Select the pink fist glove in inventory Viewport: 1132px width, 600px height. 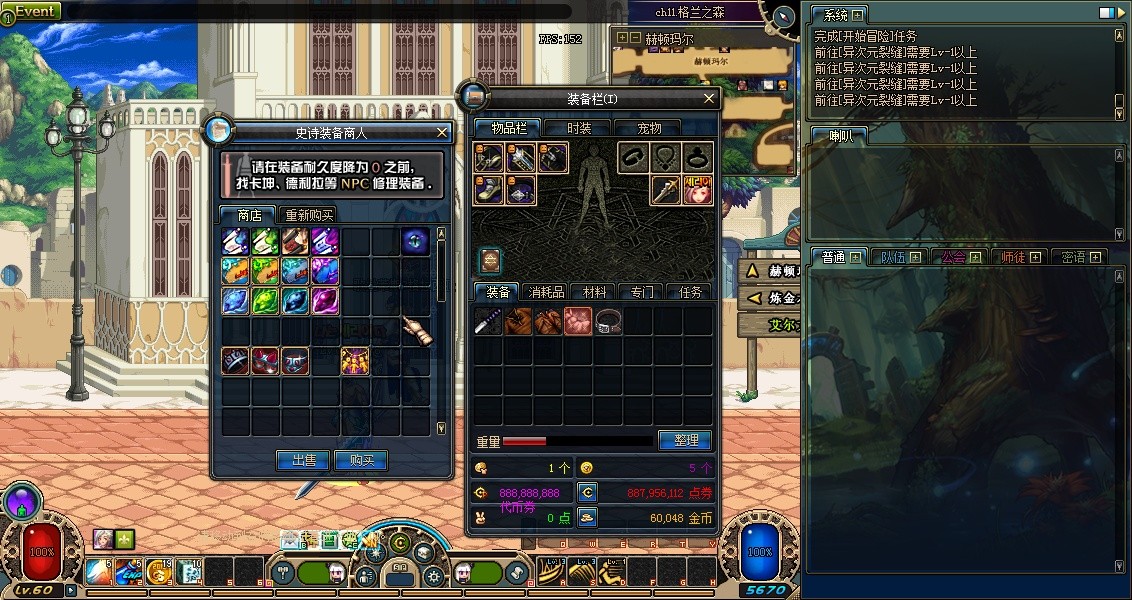click(578, 321)
